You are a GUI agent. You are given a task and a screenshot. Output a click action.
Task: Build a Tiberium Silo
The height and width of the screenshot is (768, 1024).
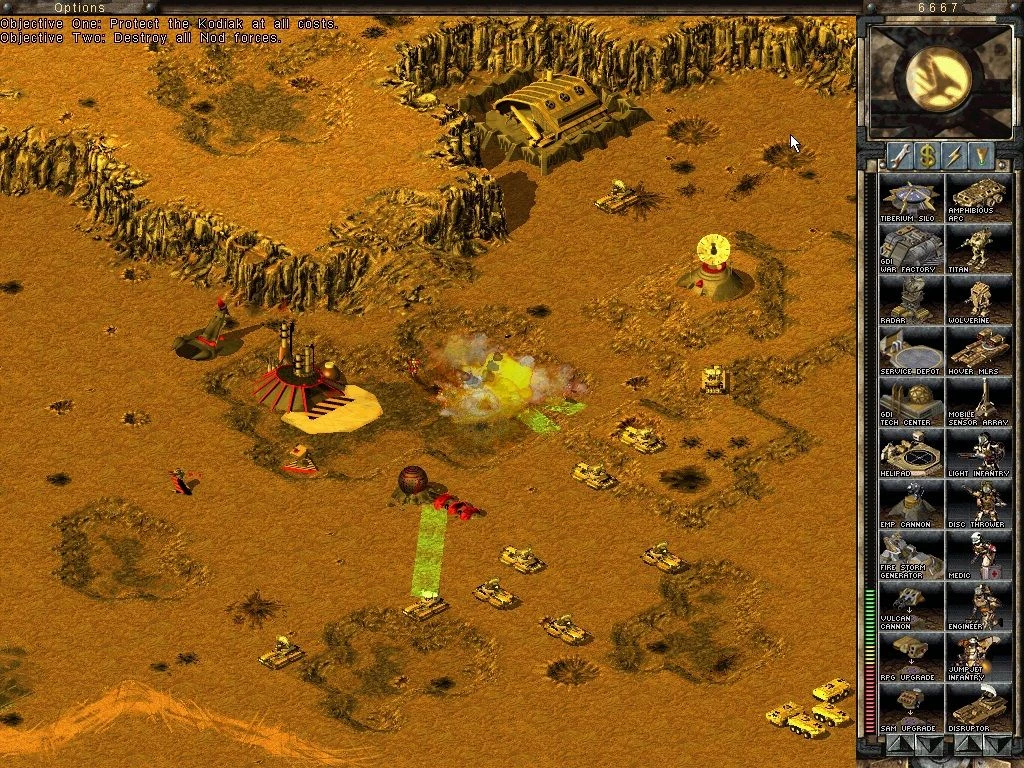pos(910,198)
